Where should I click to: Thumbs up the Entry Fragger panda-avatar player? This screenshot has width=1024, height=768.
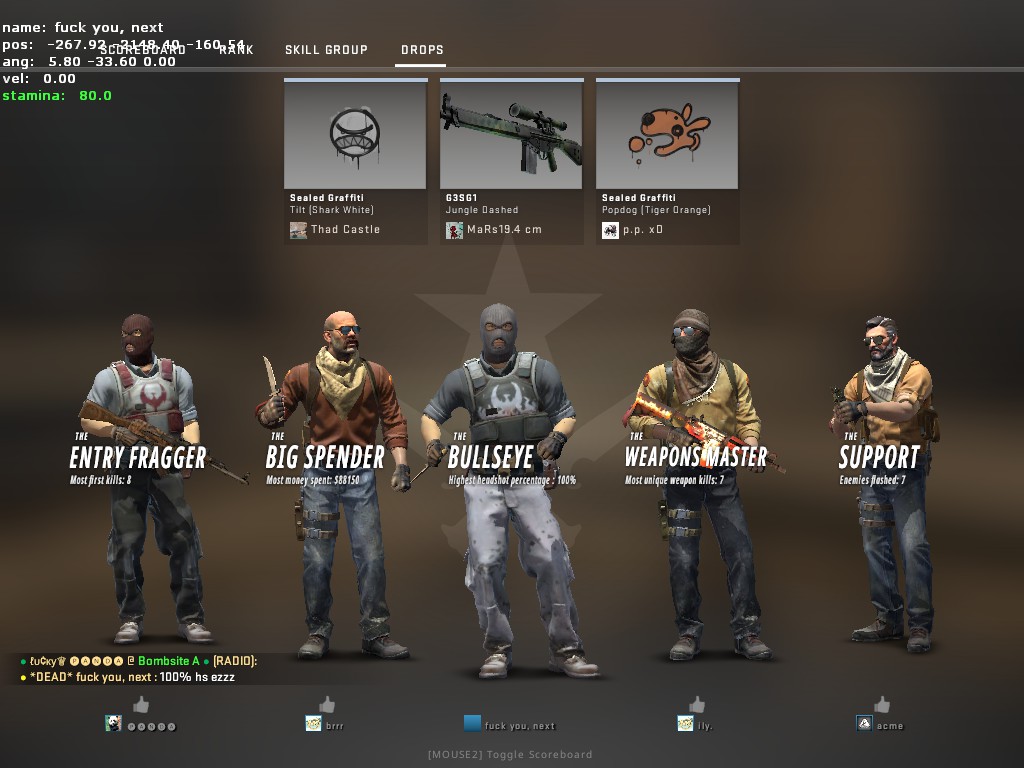pyautogui.click(x=141, y=705)
